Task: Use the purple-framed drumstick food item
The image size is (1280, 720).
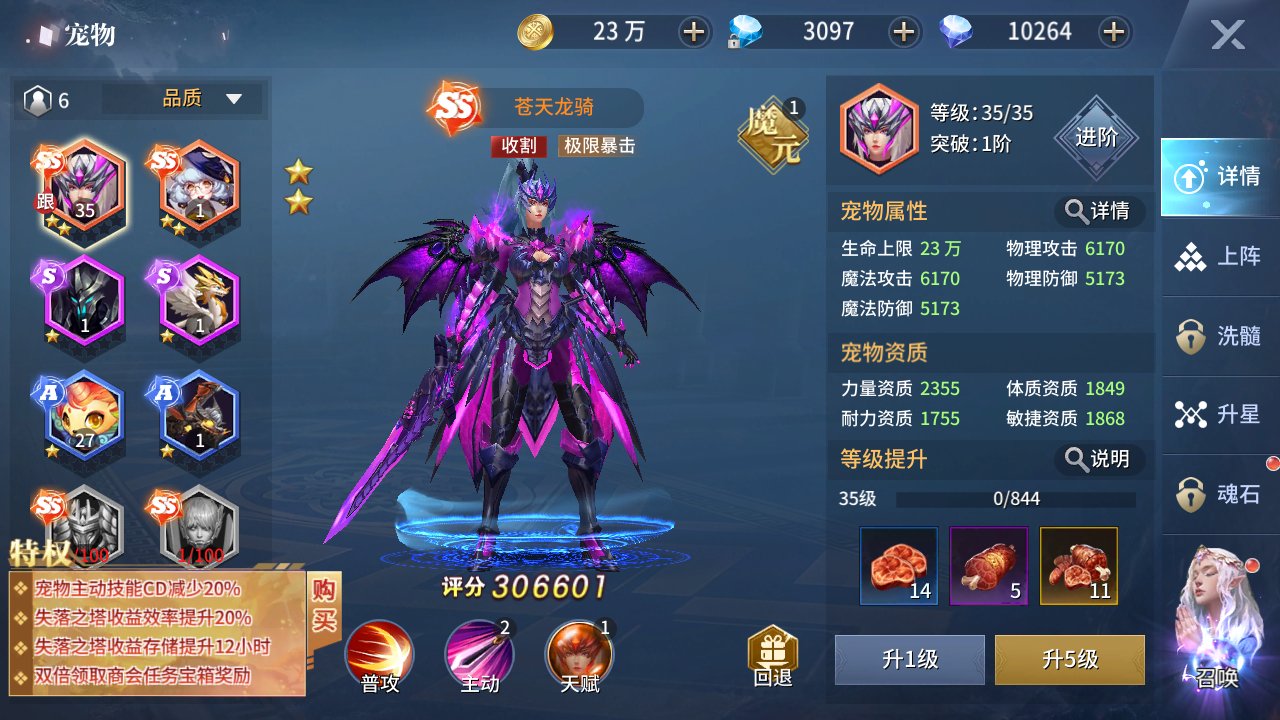Action: (988, 566)
